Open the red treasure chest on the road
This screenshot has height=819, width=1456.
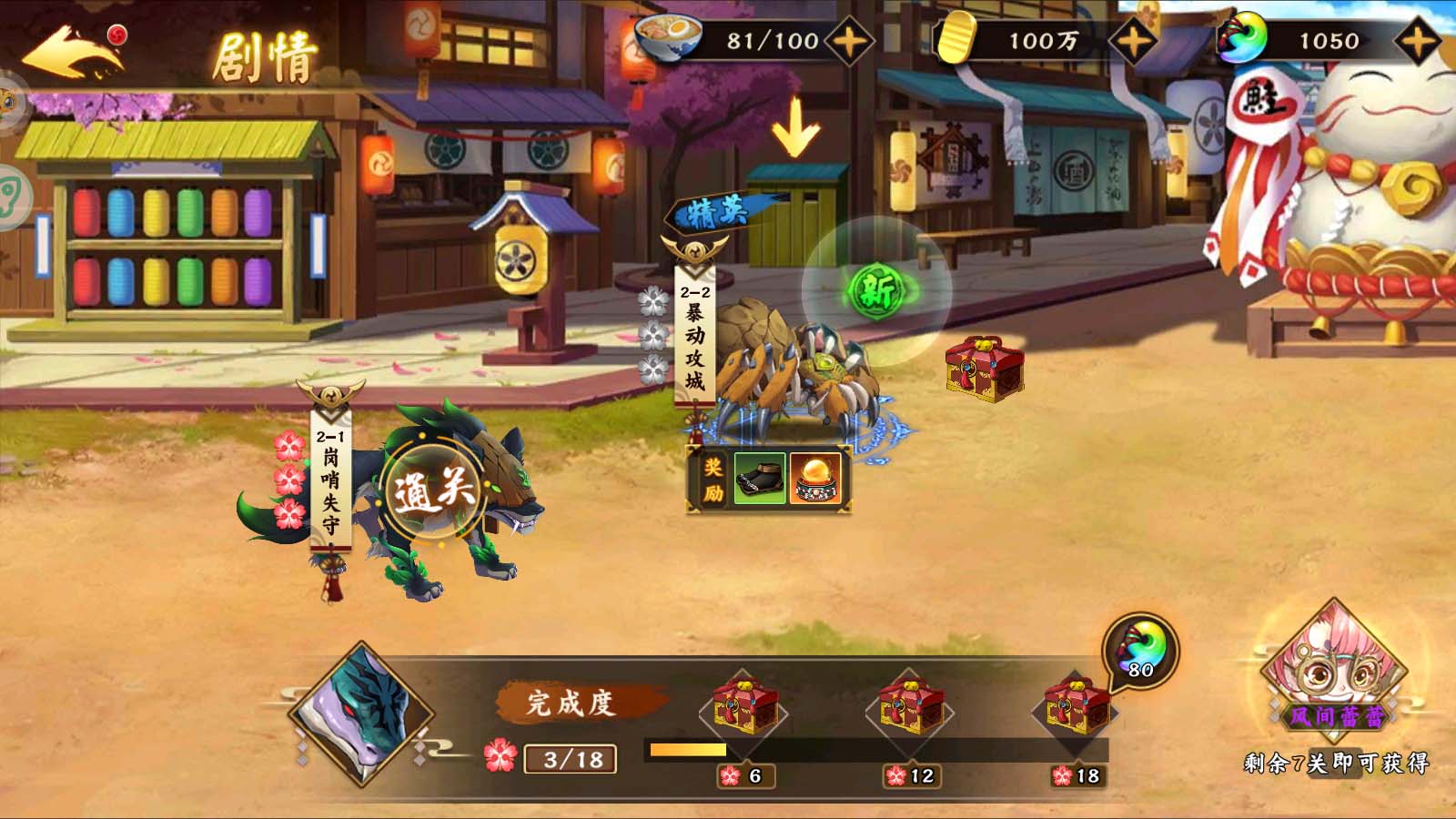click(984, 369)
